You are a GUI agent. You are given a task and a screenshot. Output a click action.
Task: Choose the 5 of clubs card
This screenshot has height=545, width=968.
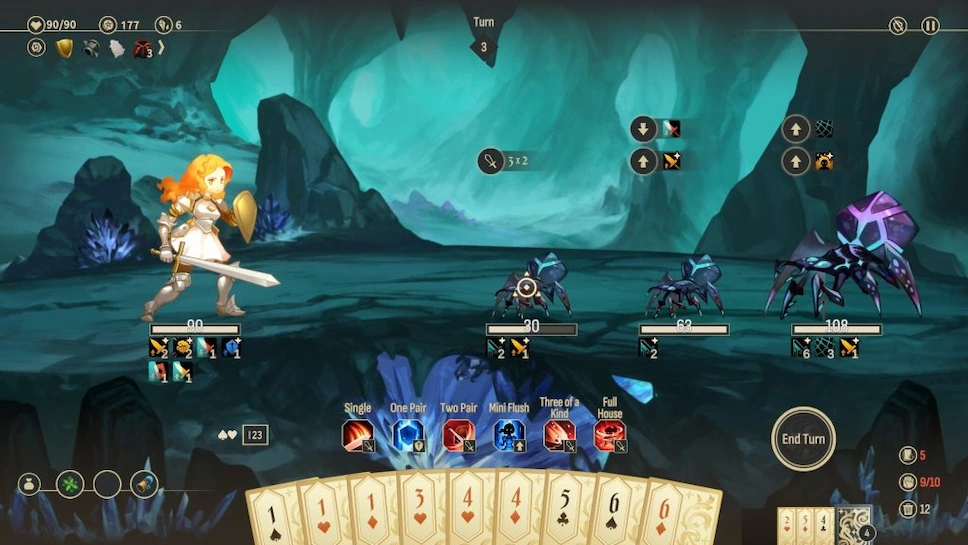564,515
